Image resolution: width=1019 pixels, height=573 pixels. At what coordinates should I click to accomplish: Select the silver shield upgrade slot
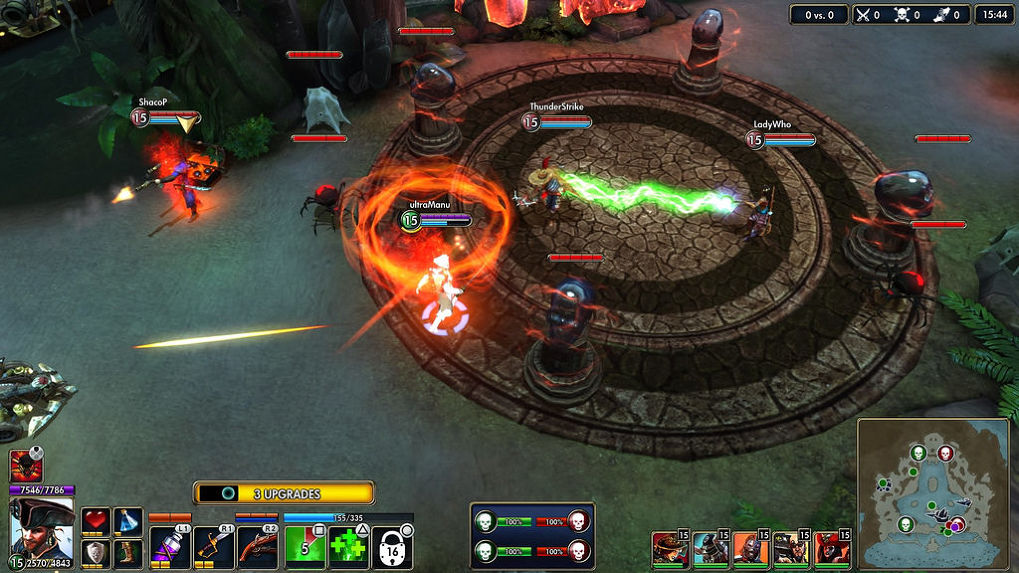(96, 552)
